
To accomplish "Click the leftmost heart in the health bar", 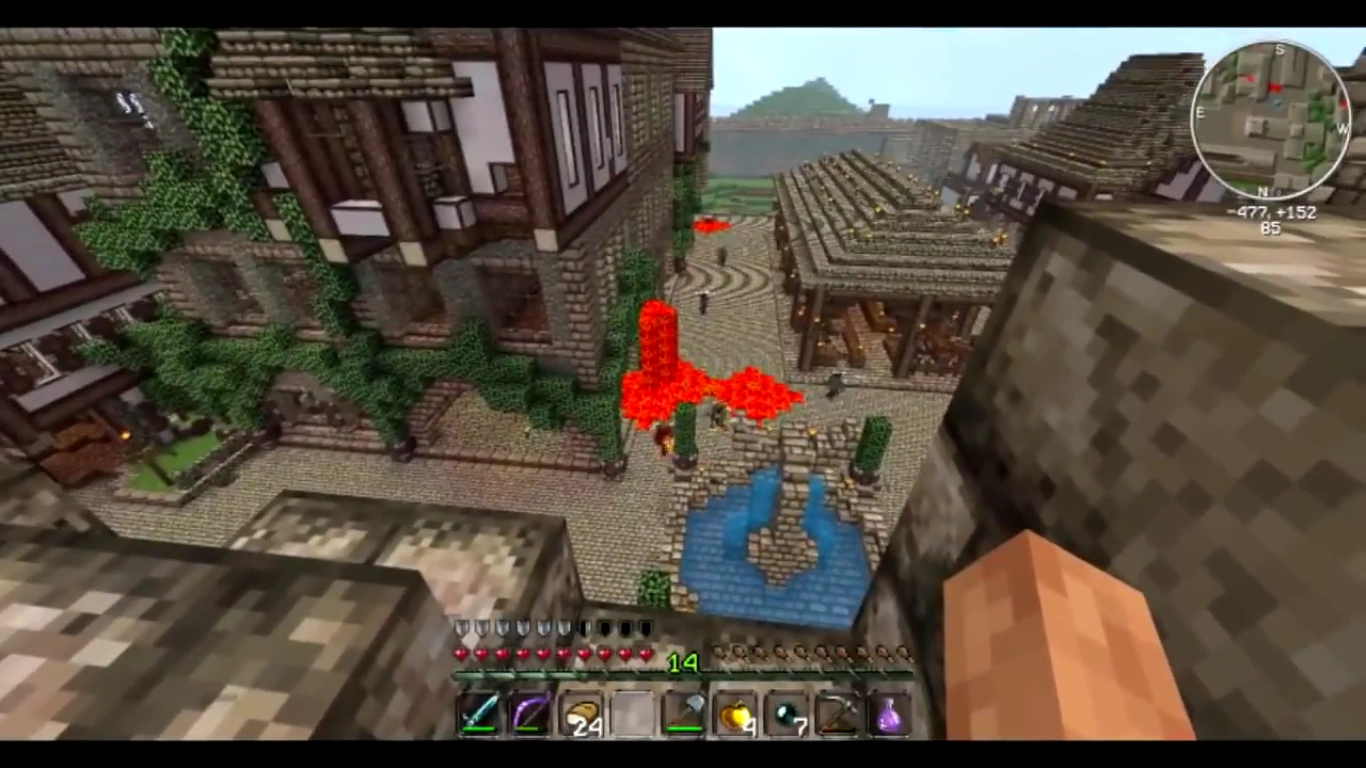I will click(460, 653).
